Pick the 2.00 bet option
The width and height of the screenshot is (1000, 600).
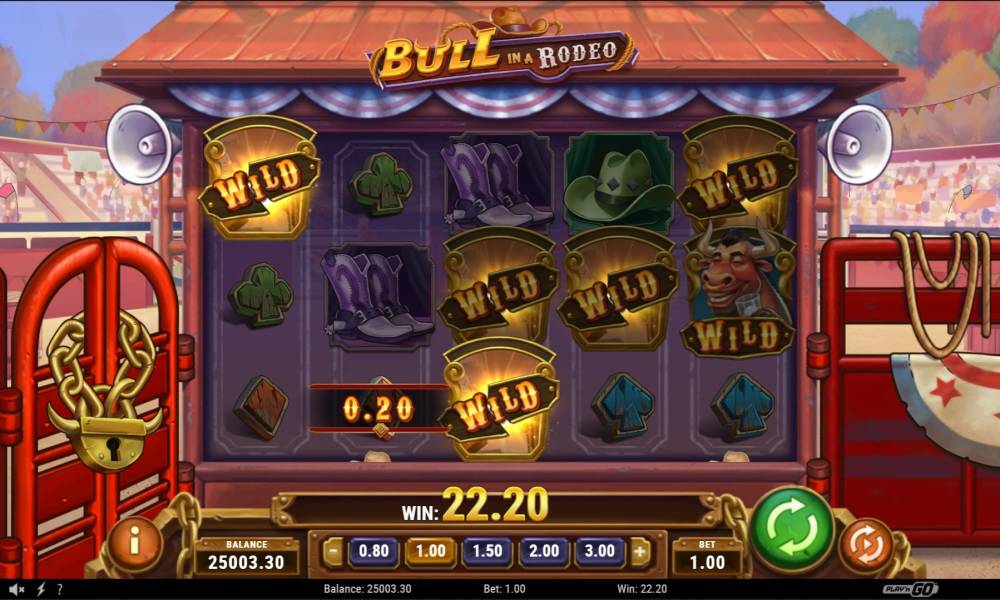pyautogui.click(x=544, y=551)
